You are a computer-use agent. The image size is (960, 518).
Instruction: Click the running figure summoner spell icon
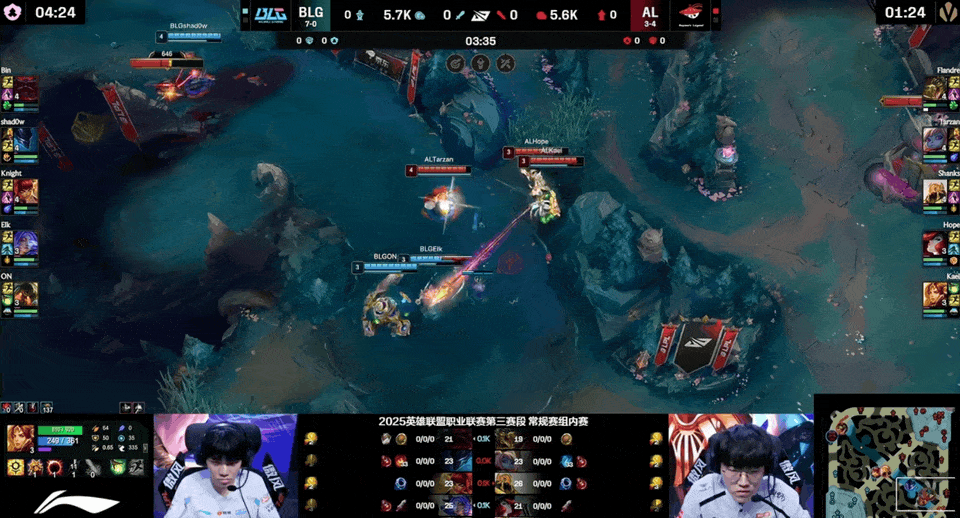coord(135,467)
